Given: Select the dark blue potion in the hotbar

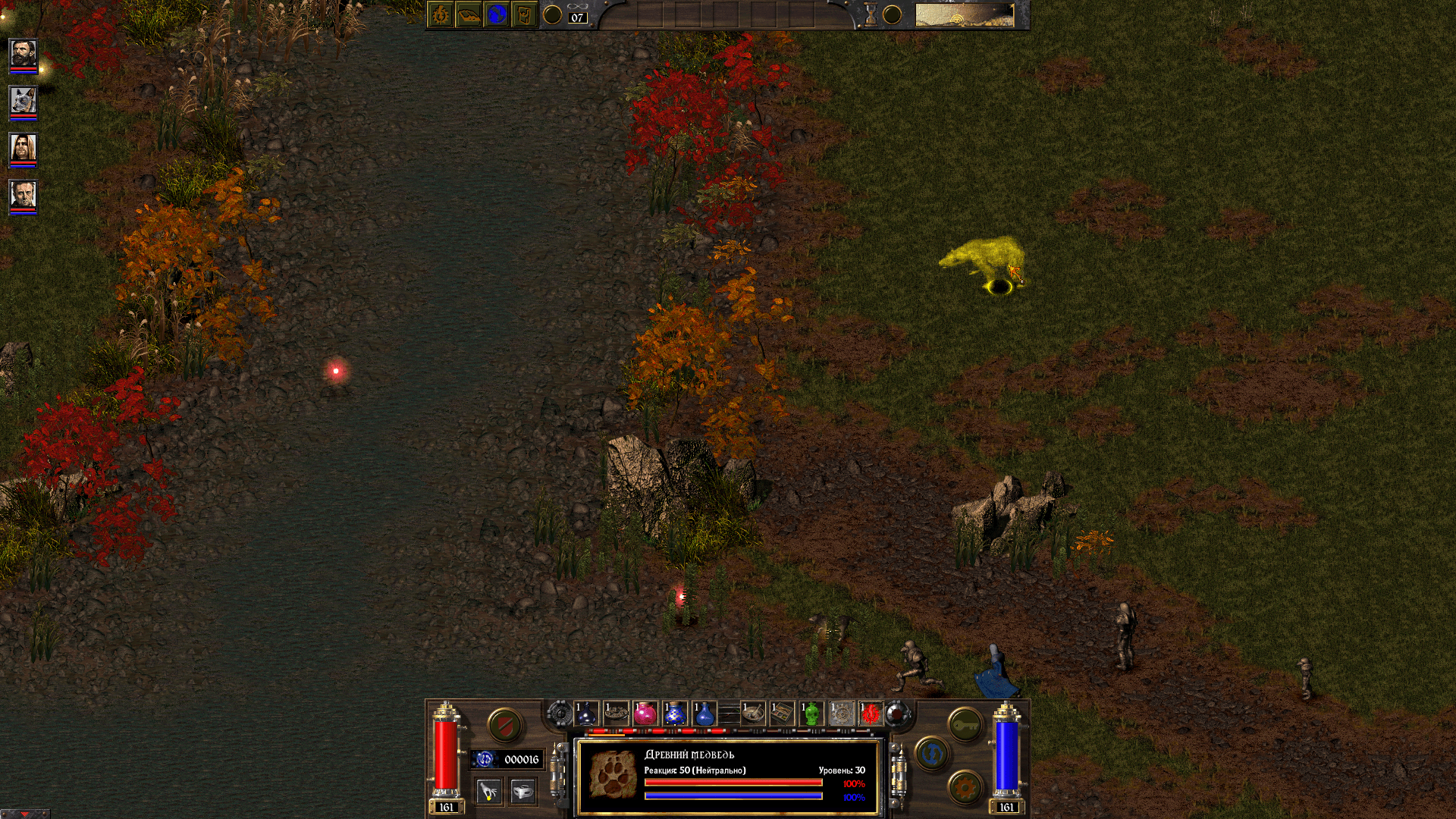Looking at the screenshot, I should click(586, 714).
